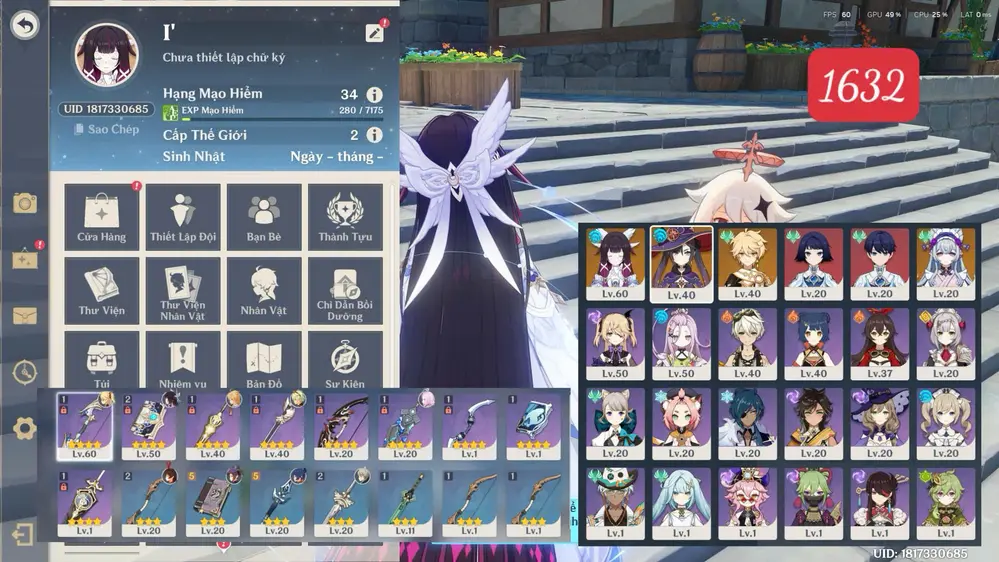Copy the UID with Sao Chép
Screen dimensions: 999x562
(x=106, y=129)
